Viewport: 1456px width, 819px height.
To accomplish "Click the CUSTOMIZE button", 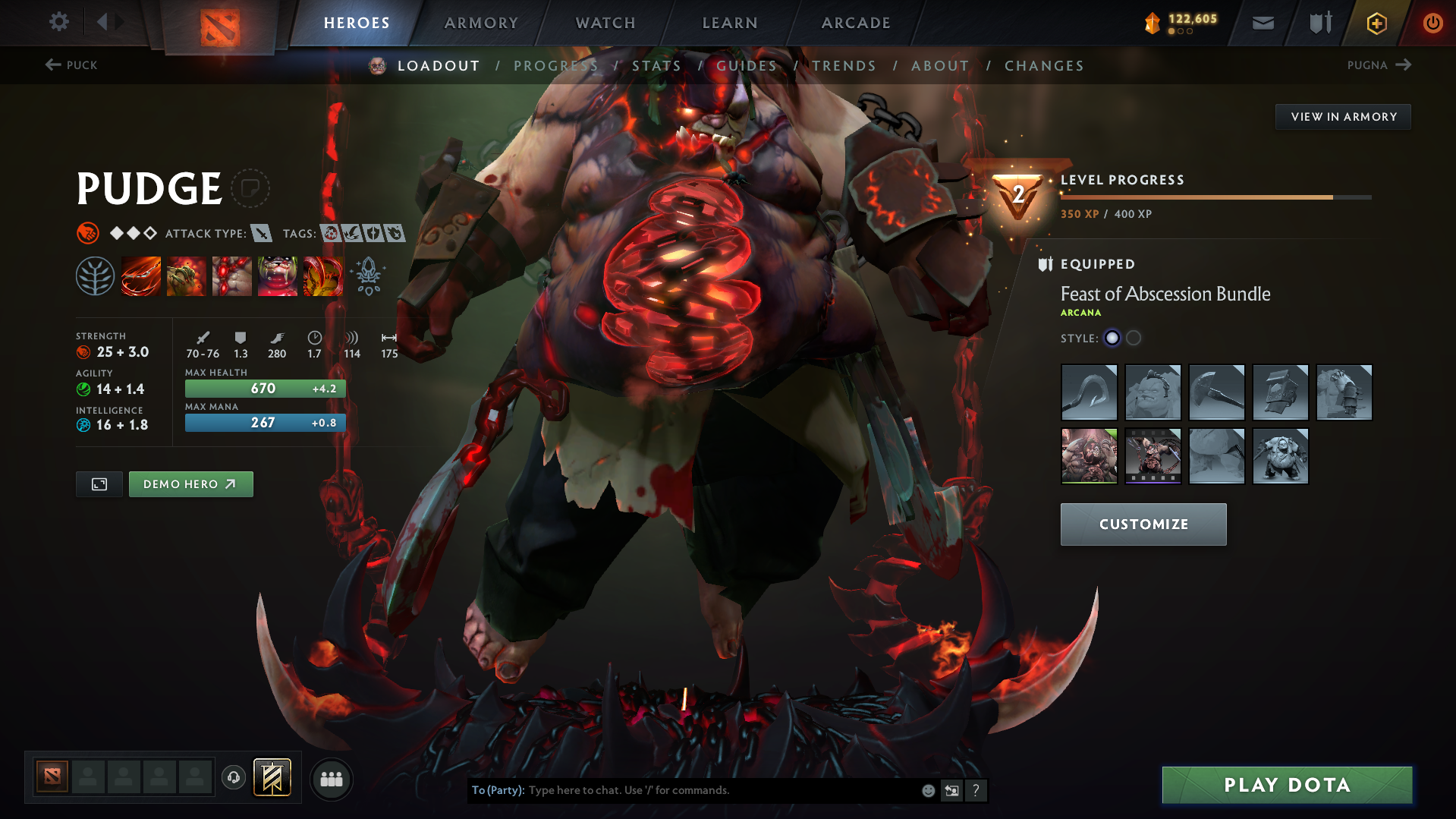I will pyautogui.click(x=1143, y=524).
